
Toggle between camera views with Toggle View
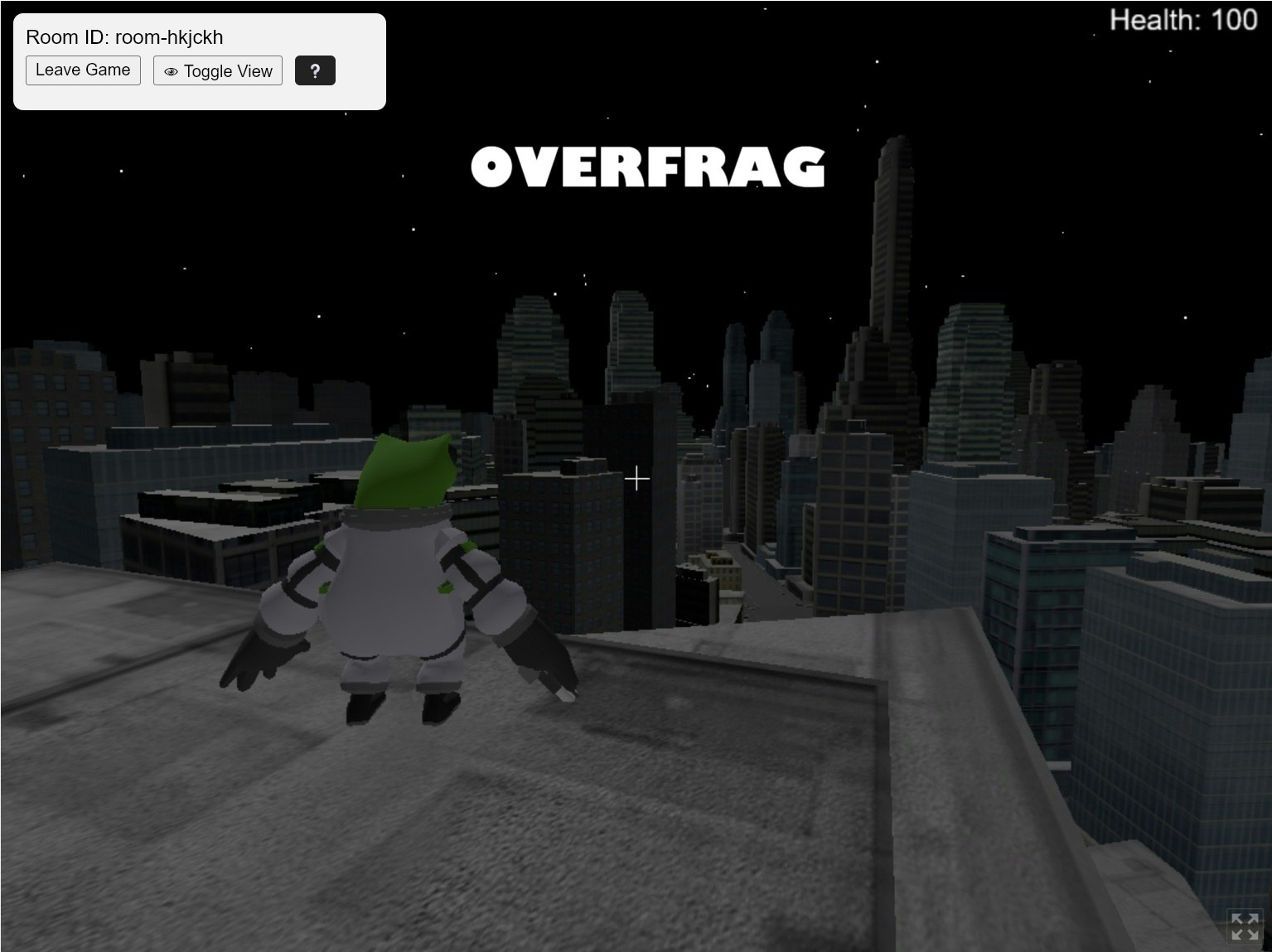click(218, 70)
